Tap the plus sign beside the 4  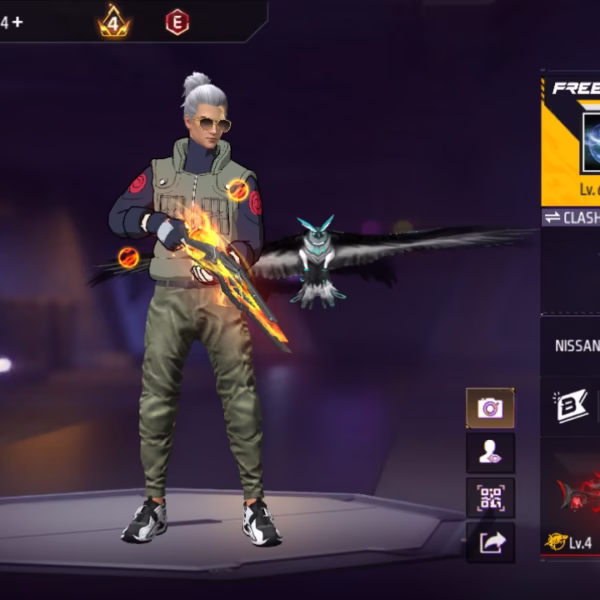click(17, 22)
